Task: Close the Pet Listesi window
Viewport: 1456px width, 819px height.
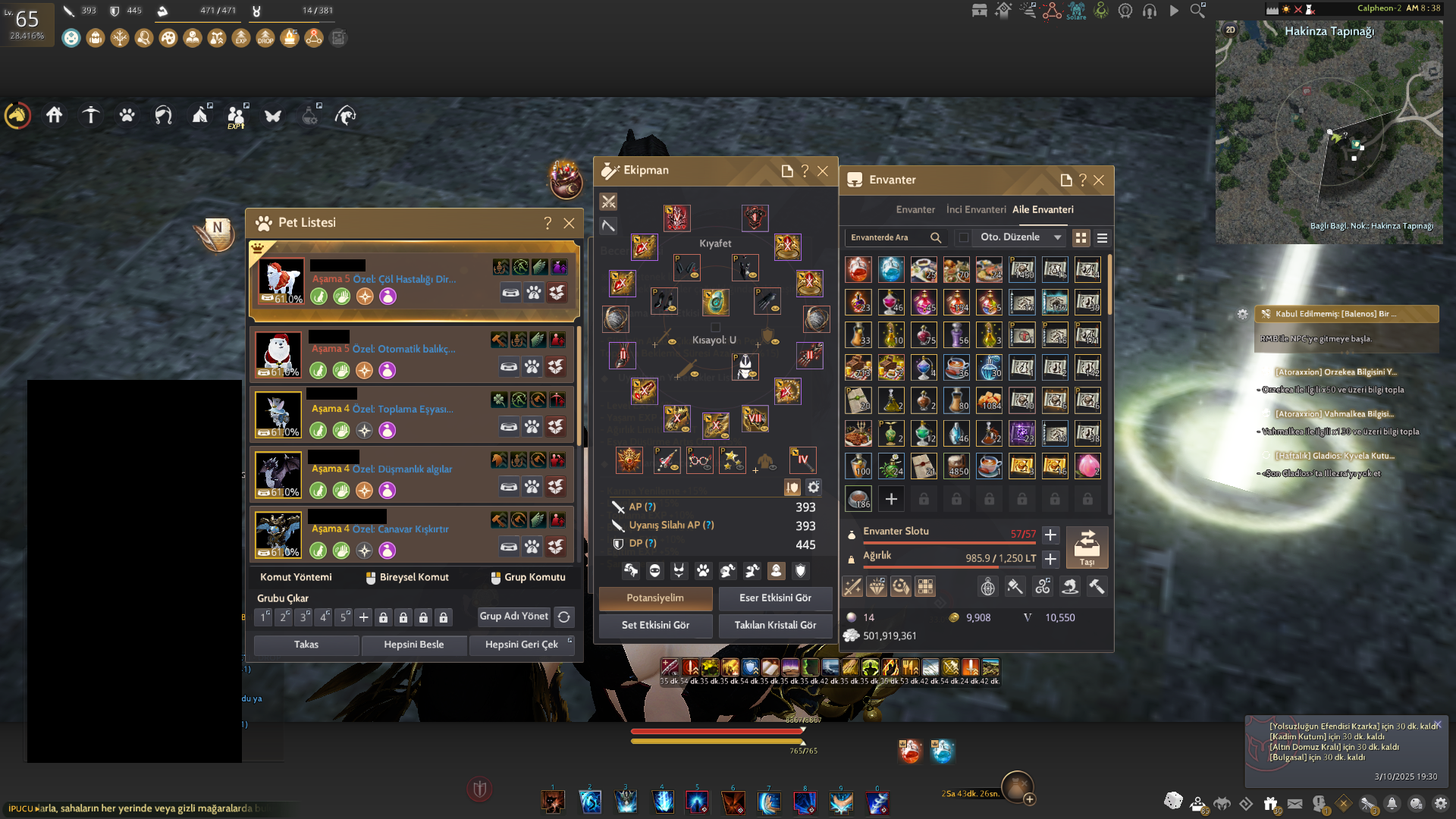Action: coord(569,223)
